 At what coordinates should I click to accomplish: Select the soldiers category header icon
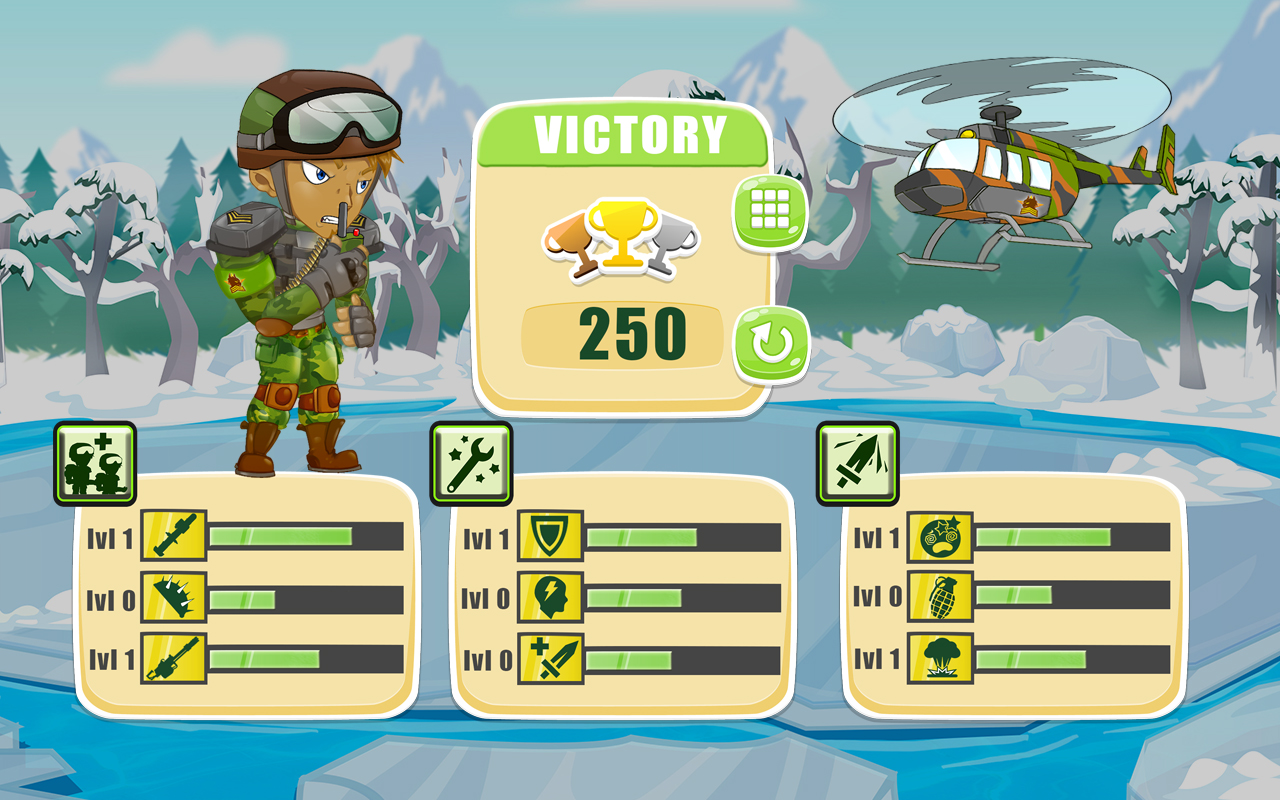click(93, 462)
